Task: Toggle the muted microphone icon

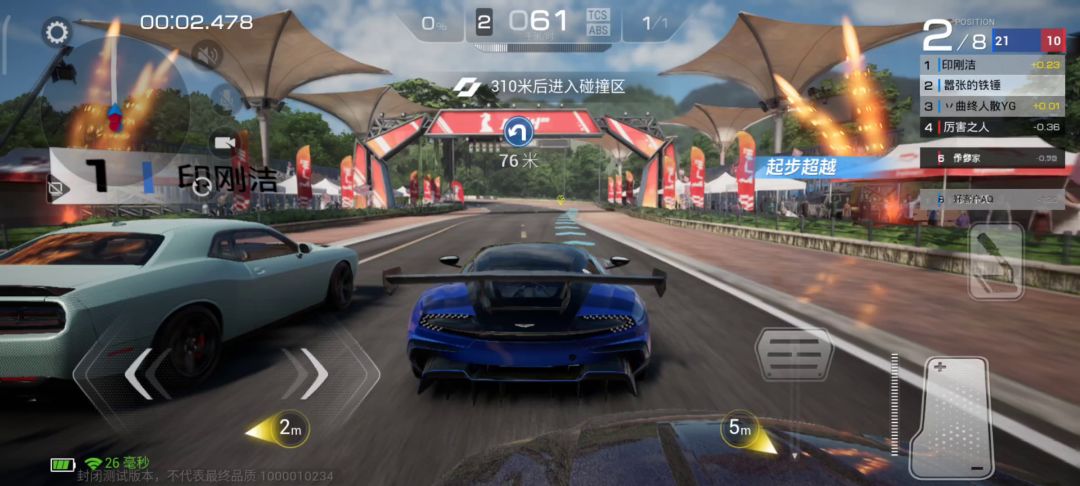Action: pos(228,99)
